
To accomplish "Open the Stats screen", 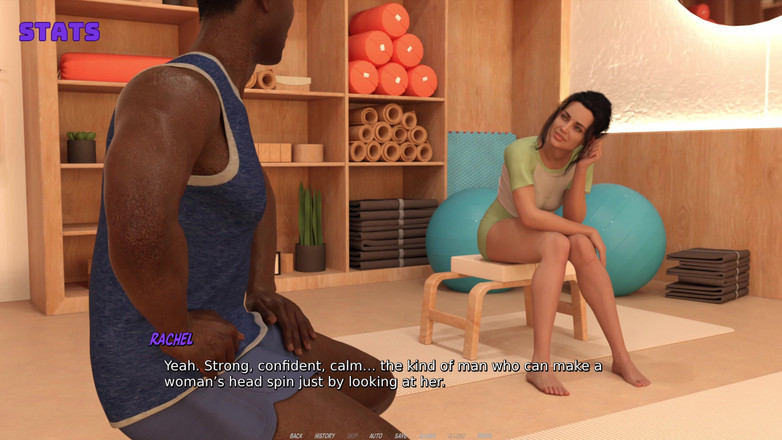I will [59, 31].
